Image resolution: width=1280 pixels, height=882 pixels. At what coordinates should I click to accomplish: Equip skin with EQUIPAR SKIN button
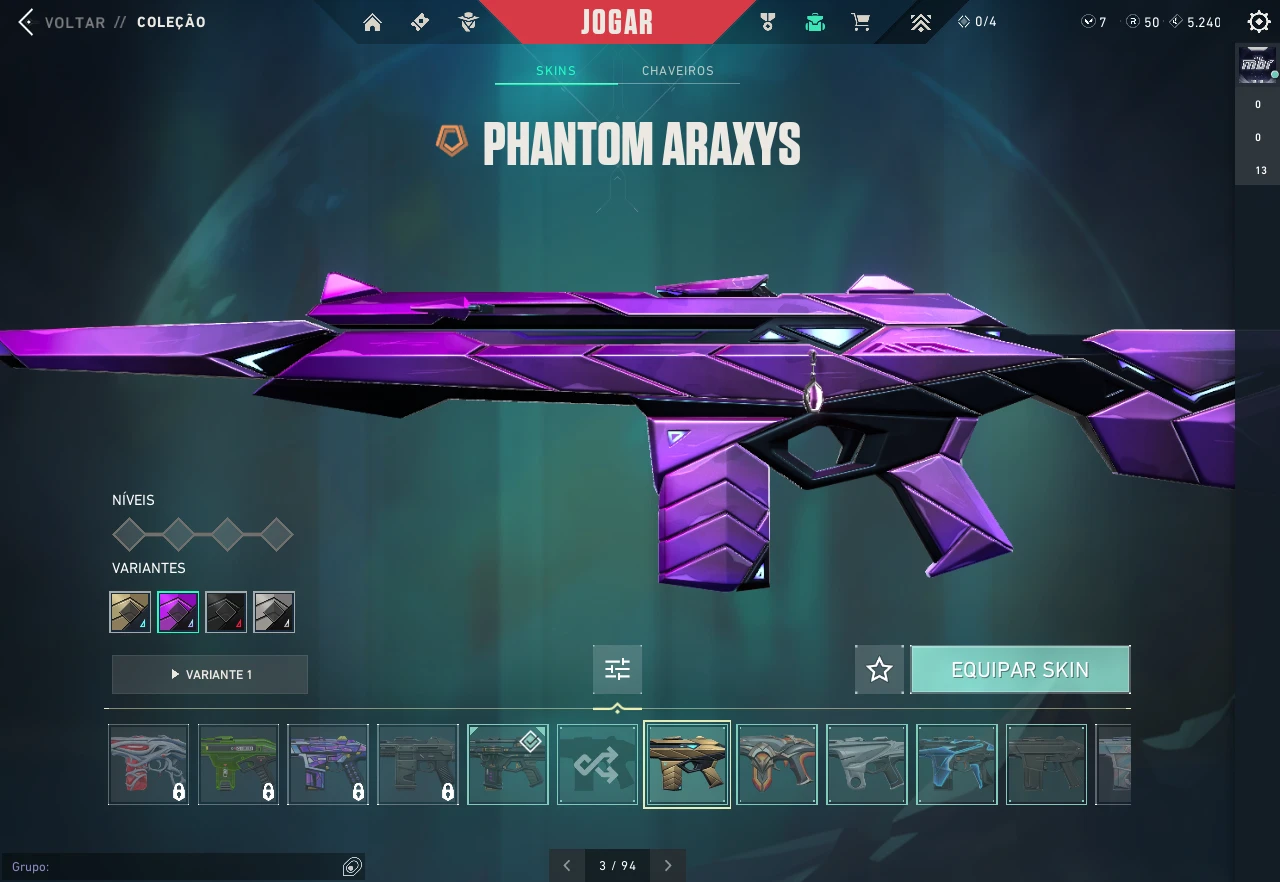coord(1020,670)
